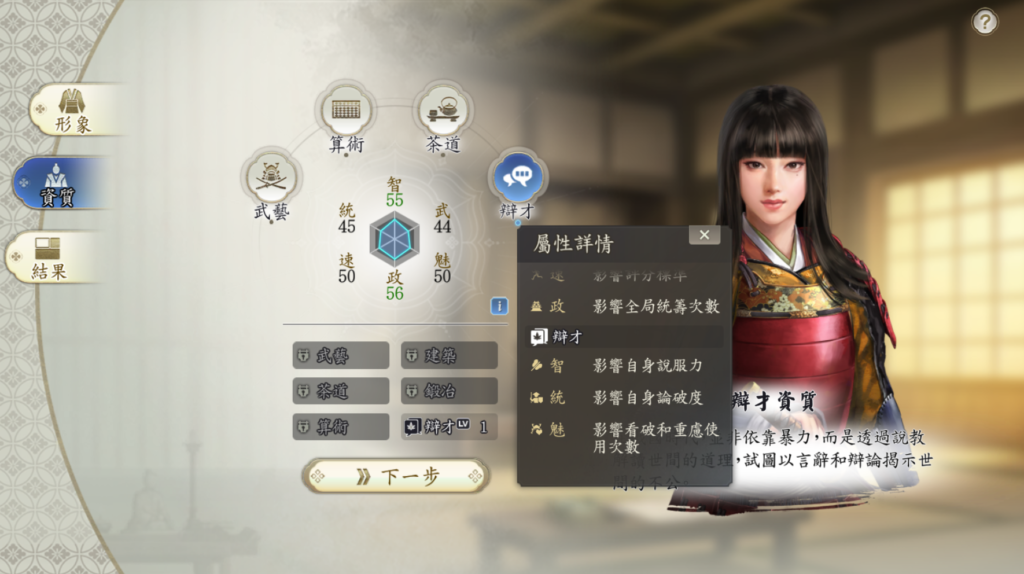
Task: Select the 辯才 speech bubble aptitude
Action: point(517,178)
